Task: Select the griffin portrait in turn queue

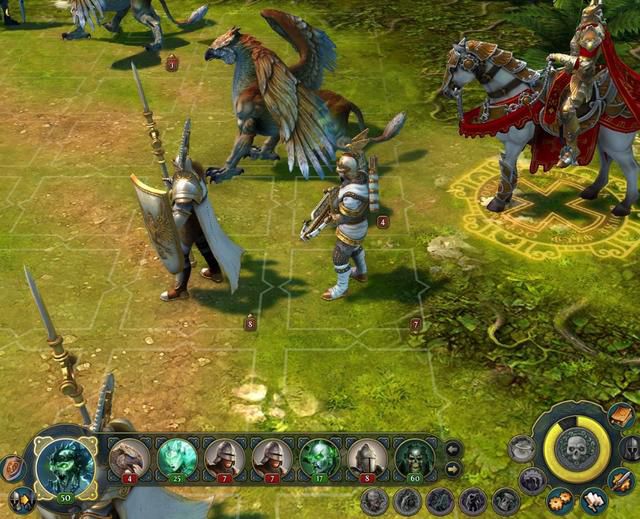Action: pos(129,458)
